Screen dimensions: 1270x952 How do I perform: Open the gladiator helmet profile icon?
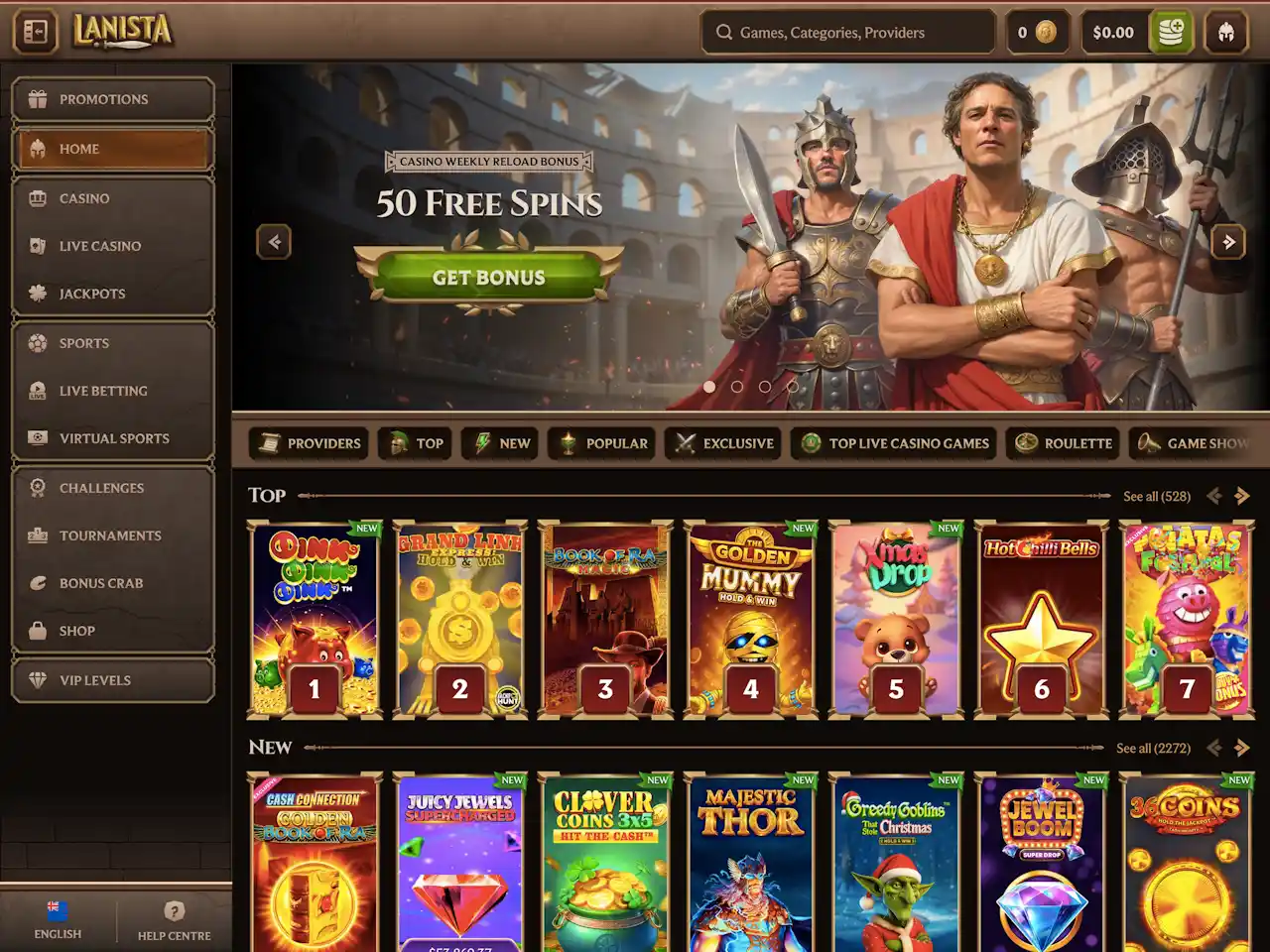(x=1226, y=33)
